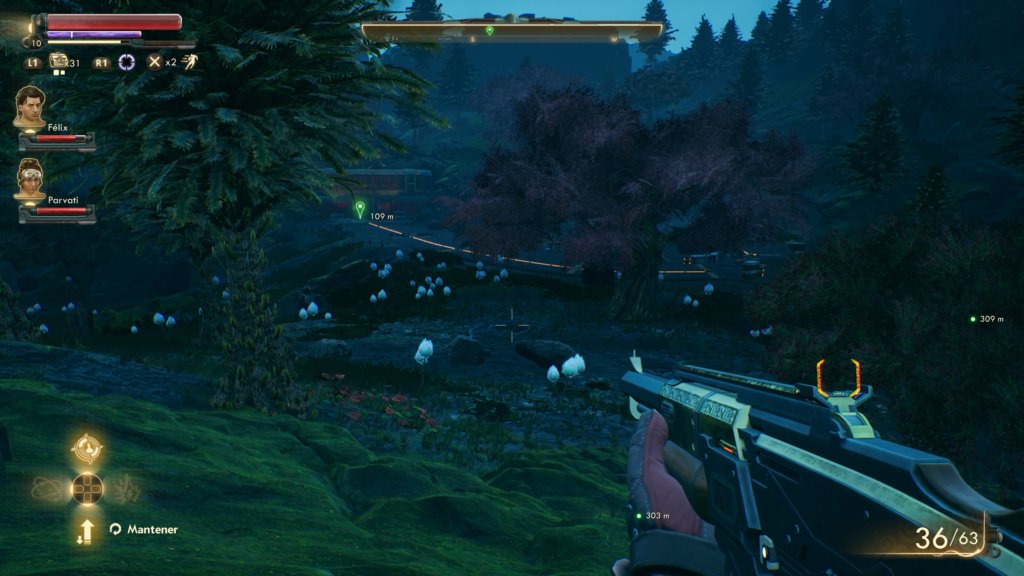The width and height of the screenshot is (1024, 576).
Task: Select Parvati's companion portrait
Action: click(x=30, y=179)
